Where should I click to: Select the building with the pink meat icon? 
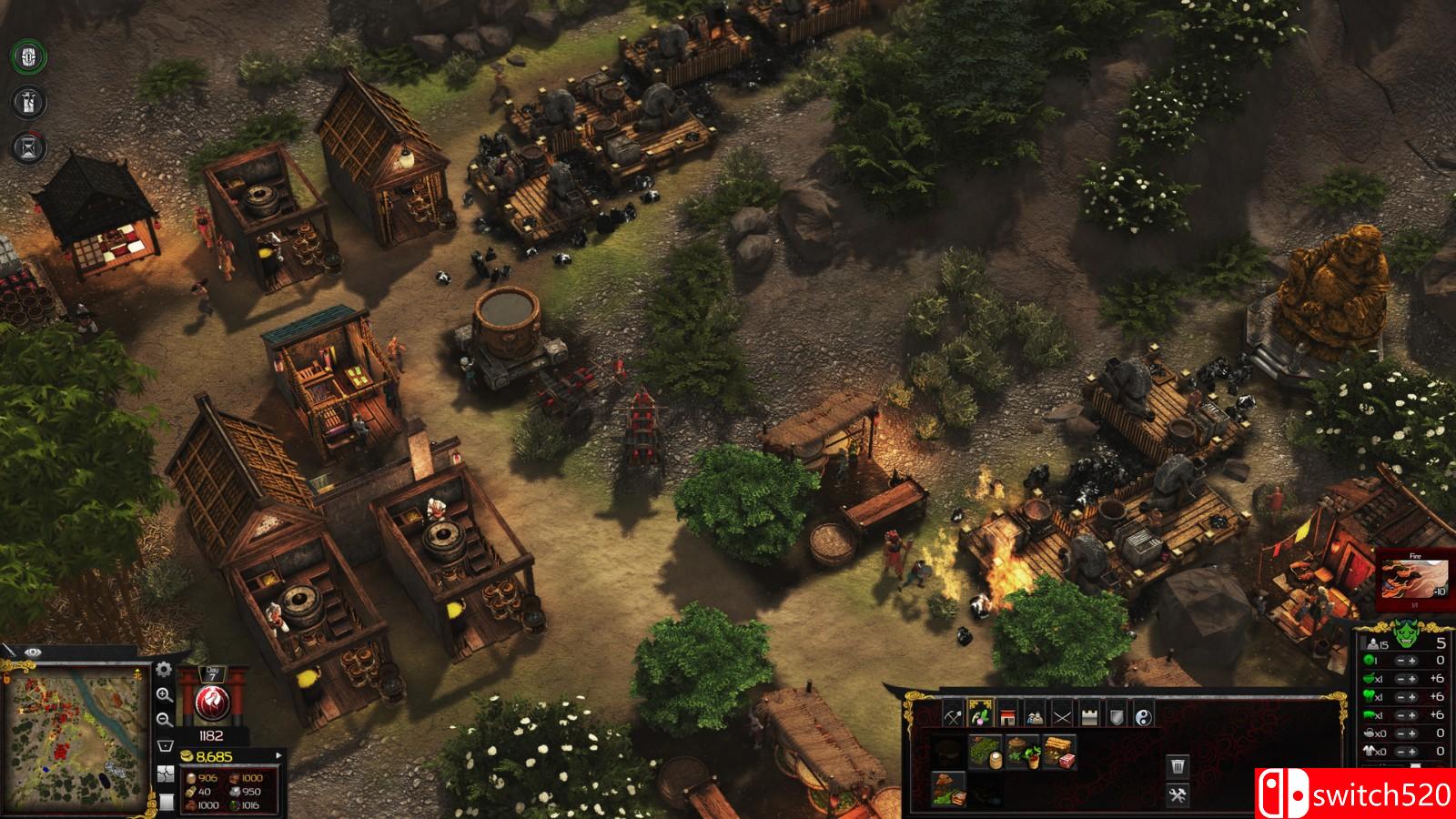point(1058,753)
